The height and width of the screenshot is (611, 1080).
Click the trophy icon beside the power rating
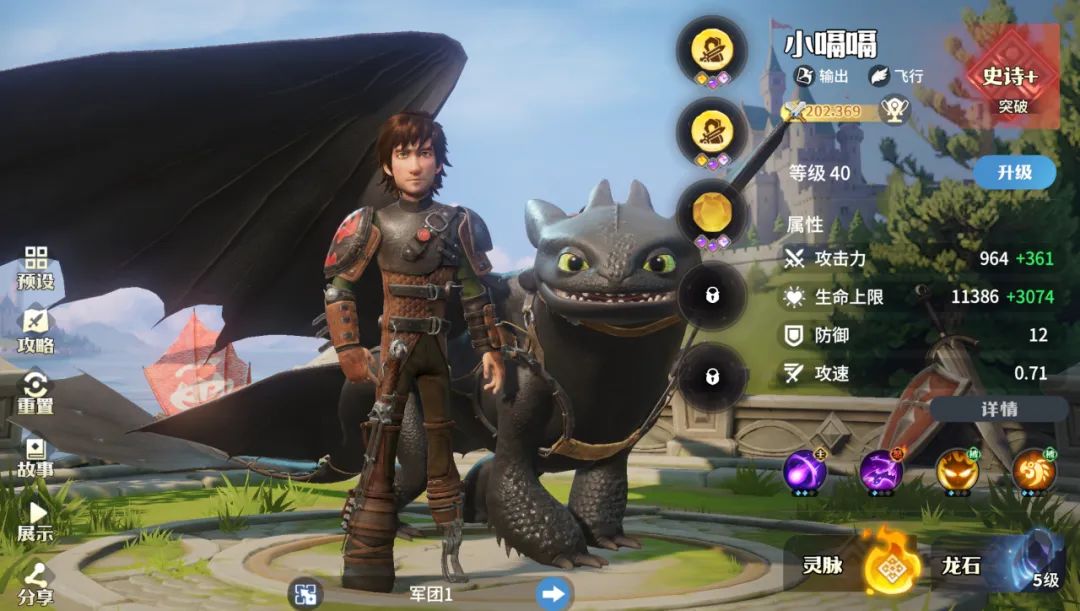(894, 109)
